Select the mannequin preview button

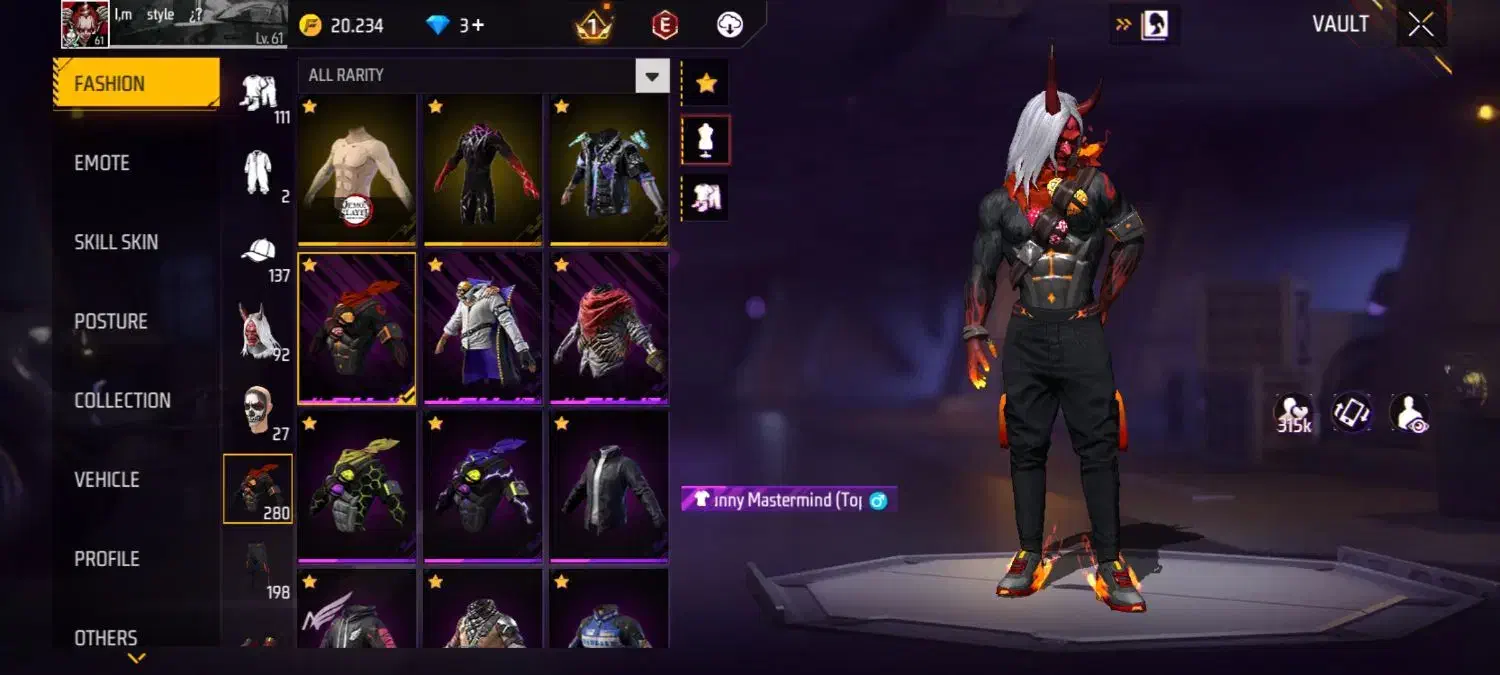706,140
